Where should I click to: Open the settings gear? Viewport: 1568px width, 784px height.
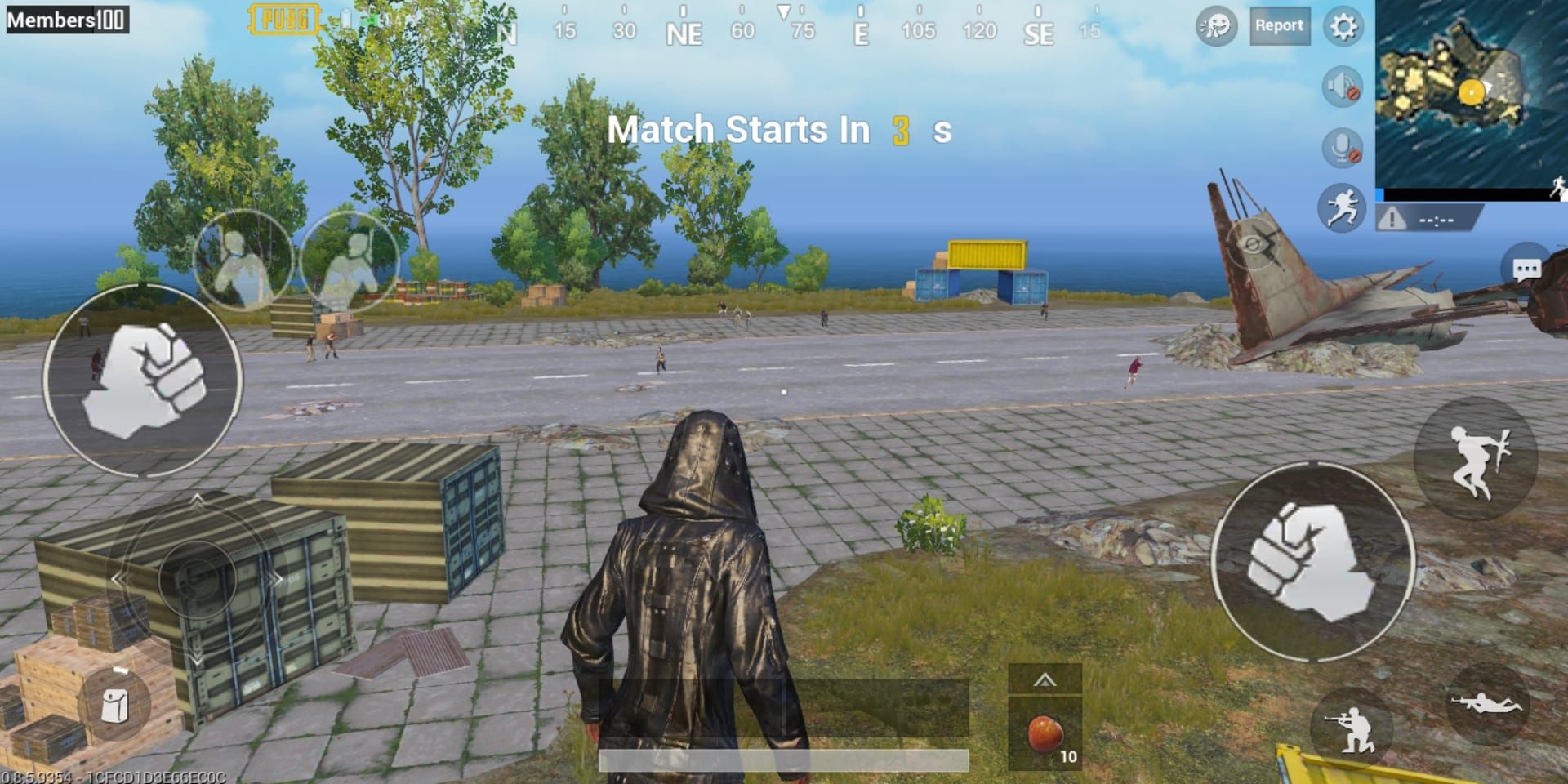(x=1342, y=25)
